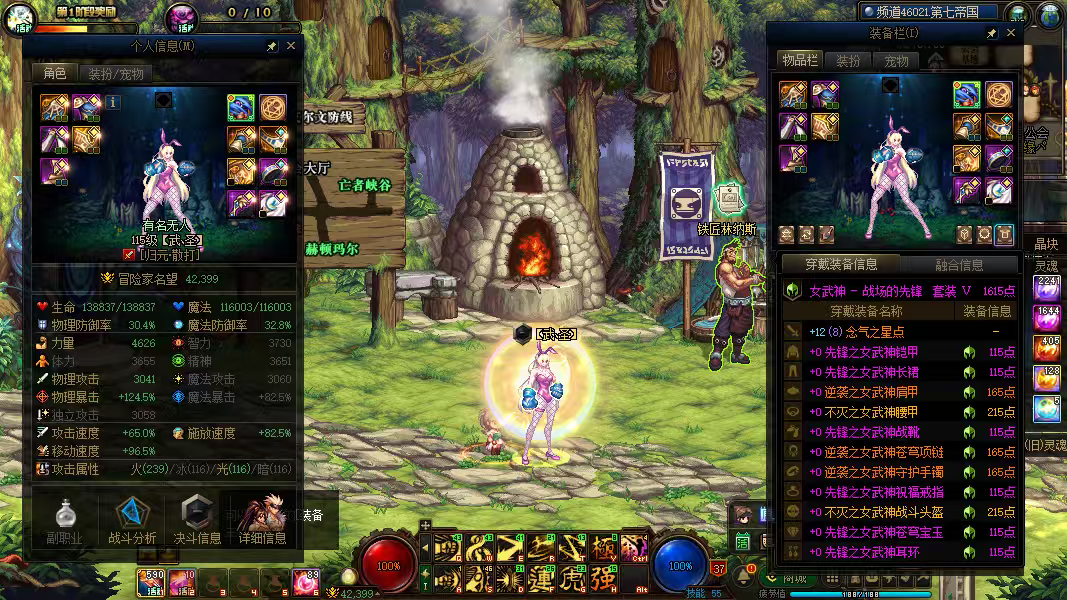This screenshot has width=1067, height=600.
Task: Use the quick-slot potion showing 590
Action: pos(152,581)
